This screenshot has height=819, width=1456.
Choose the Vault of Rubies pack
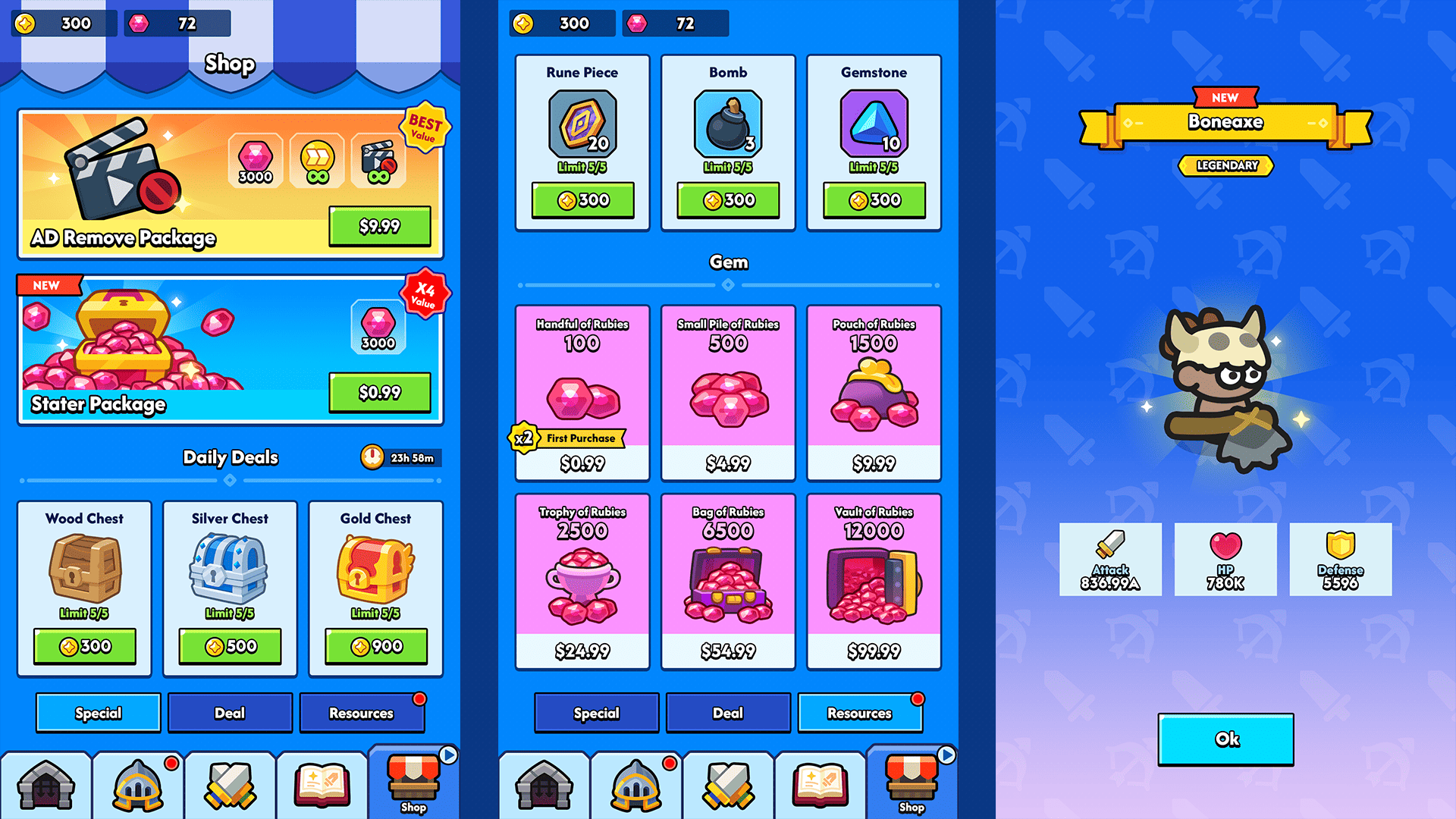(874, 581)
